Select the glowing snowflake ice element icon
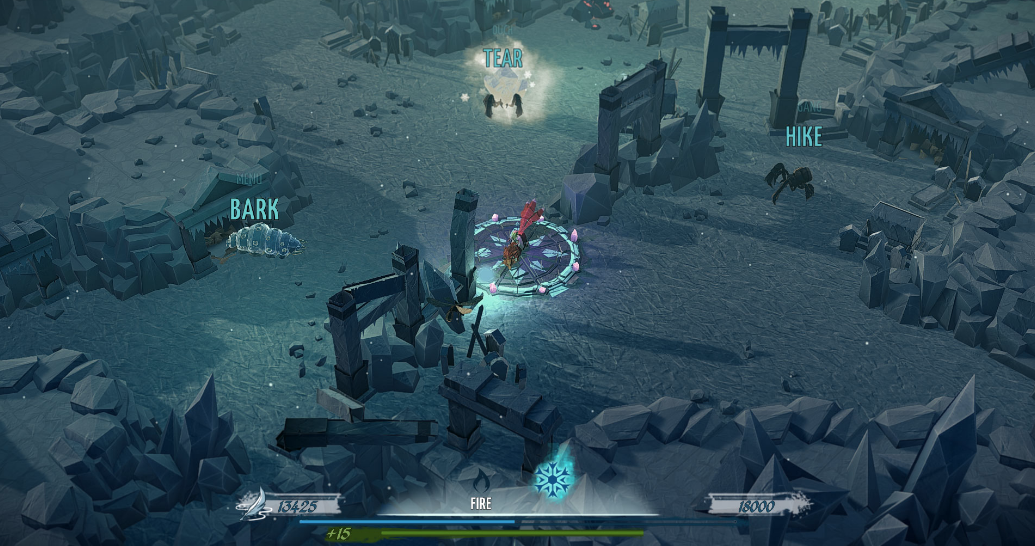1035x546 pixels. pos(551,478)
